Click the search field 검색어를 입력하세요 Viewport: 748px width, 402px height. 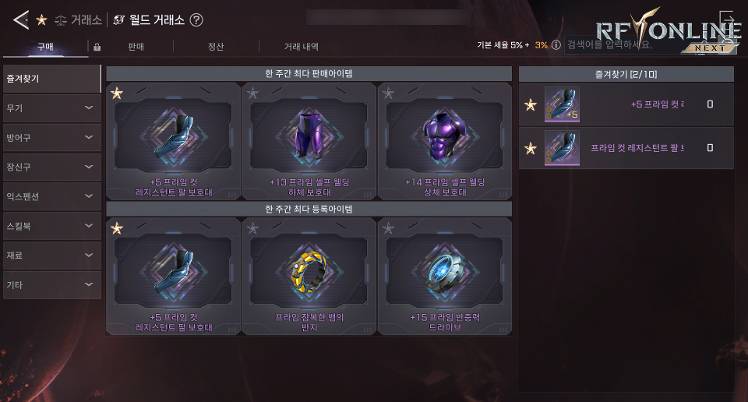[611, 46]
